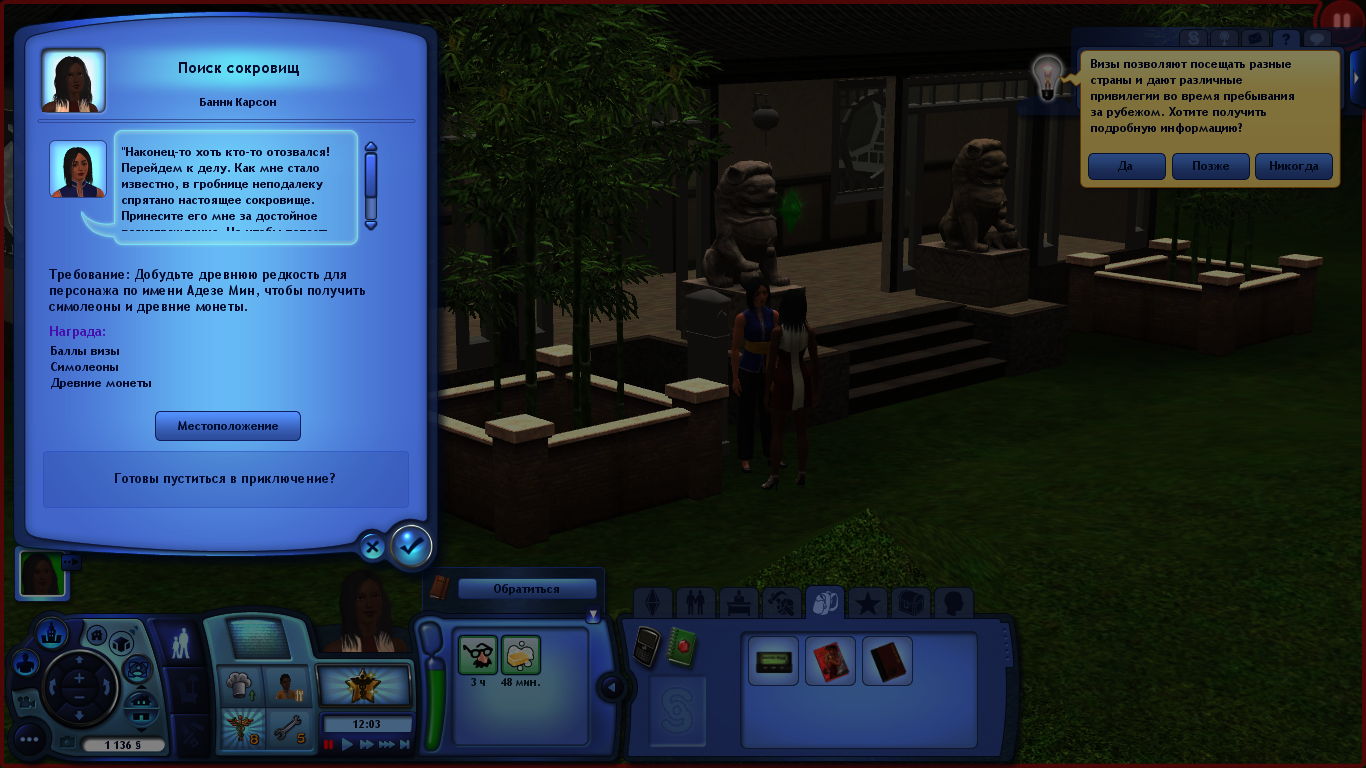Click the Местоположение location button
The height and width of the screenshot is (768, 1366).
(228, 426)
